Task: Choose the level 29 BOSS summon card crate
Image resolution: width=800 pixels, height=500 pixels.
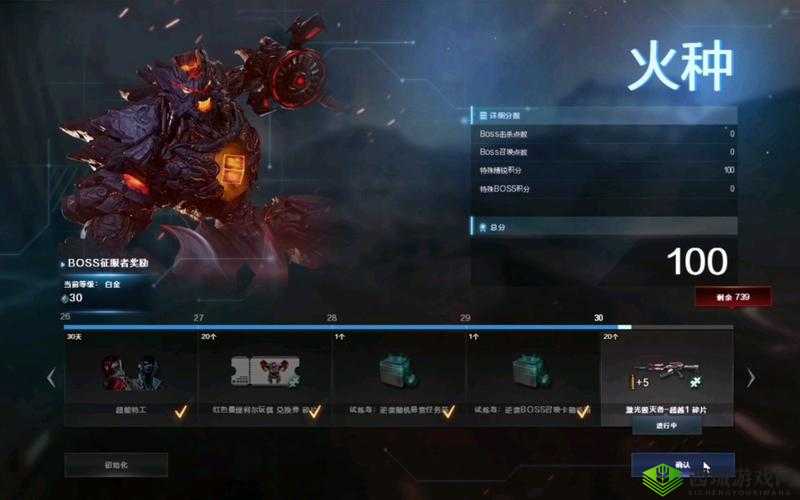Action: point(531,375)
